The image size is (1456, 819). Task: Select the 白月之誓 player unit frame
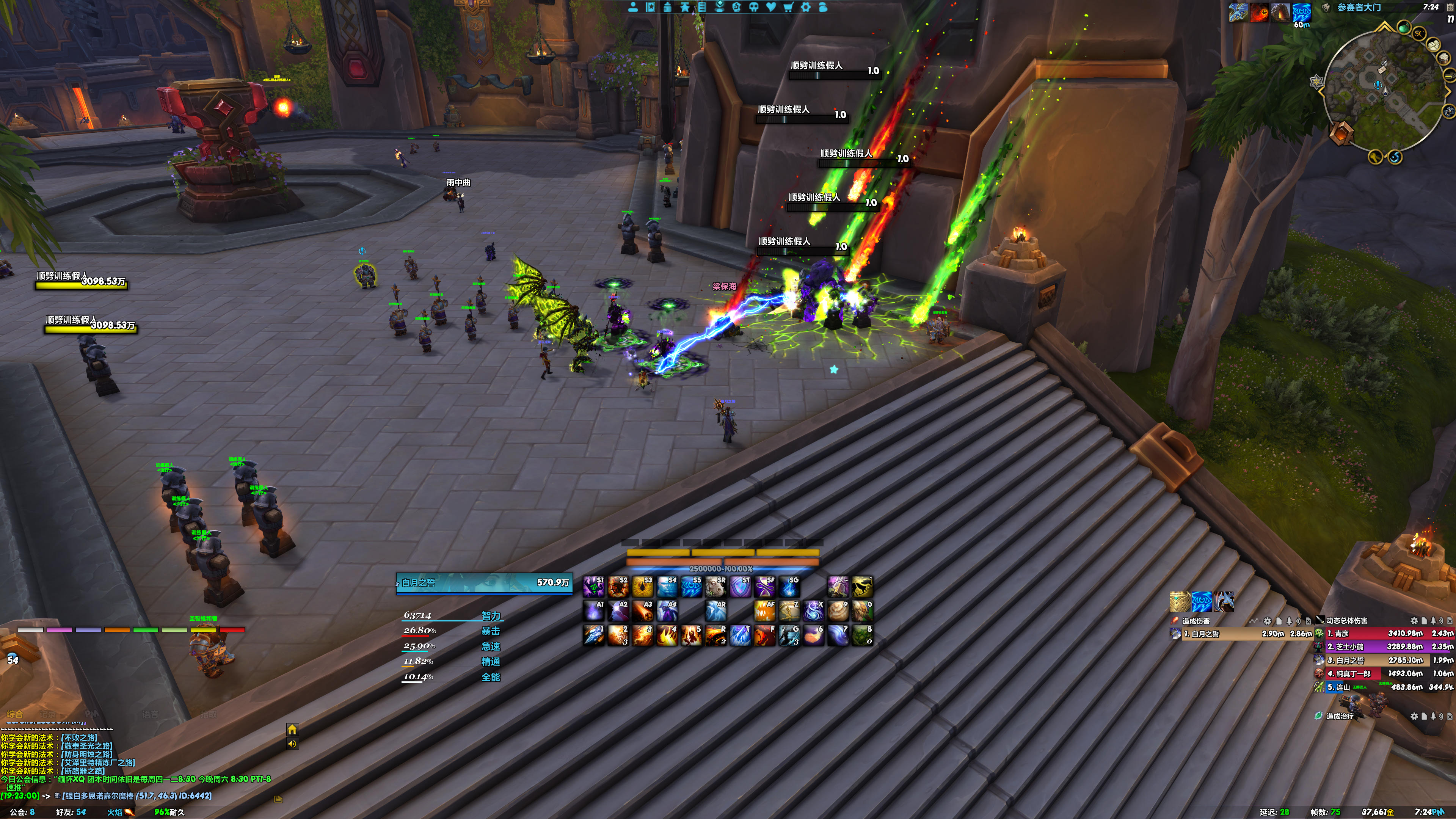(484, 583)
